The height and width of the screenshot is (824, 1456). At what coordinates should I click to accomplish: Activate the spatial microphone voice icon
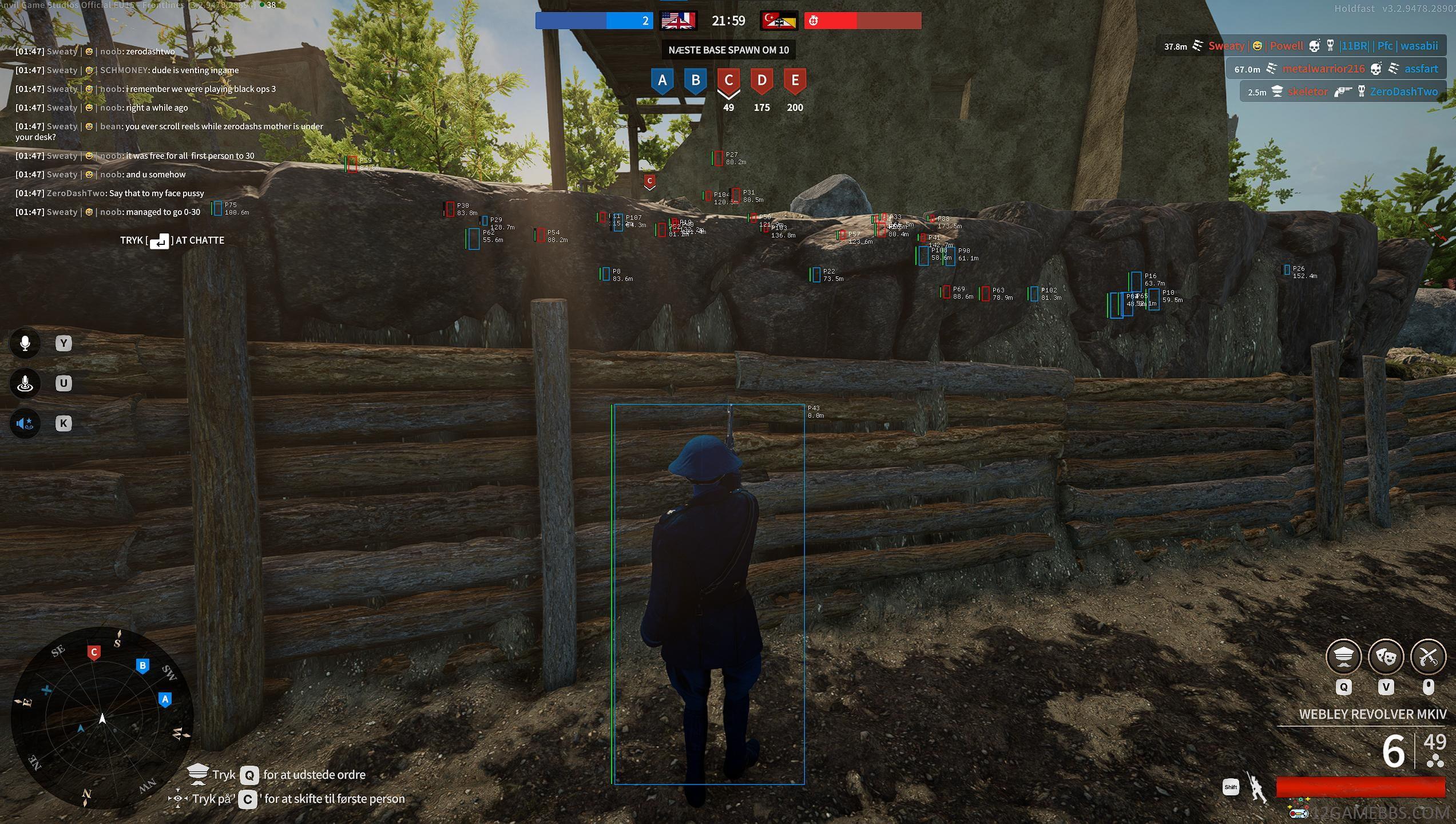click(x=25, y=383)
